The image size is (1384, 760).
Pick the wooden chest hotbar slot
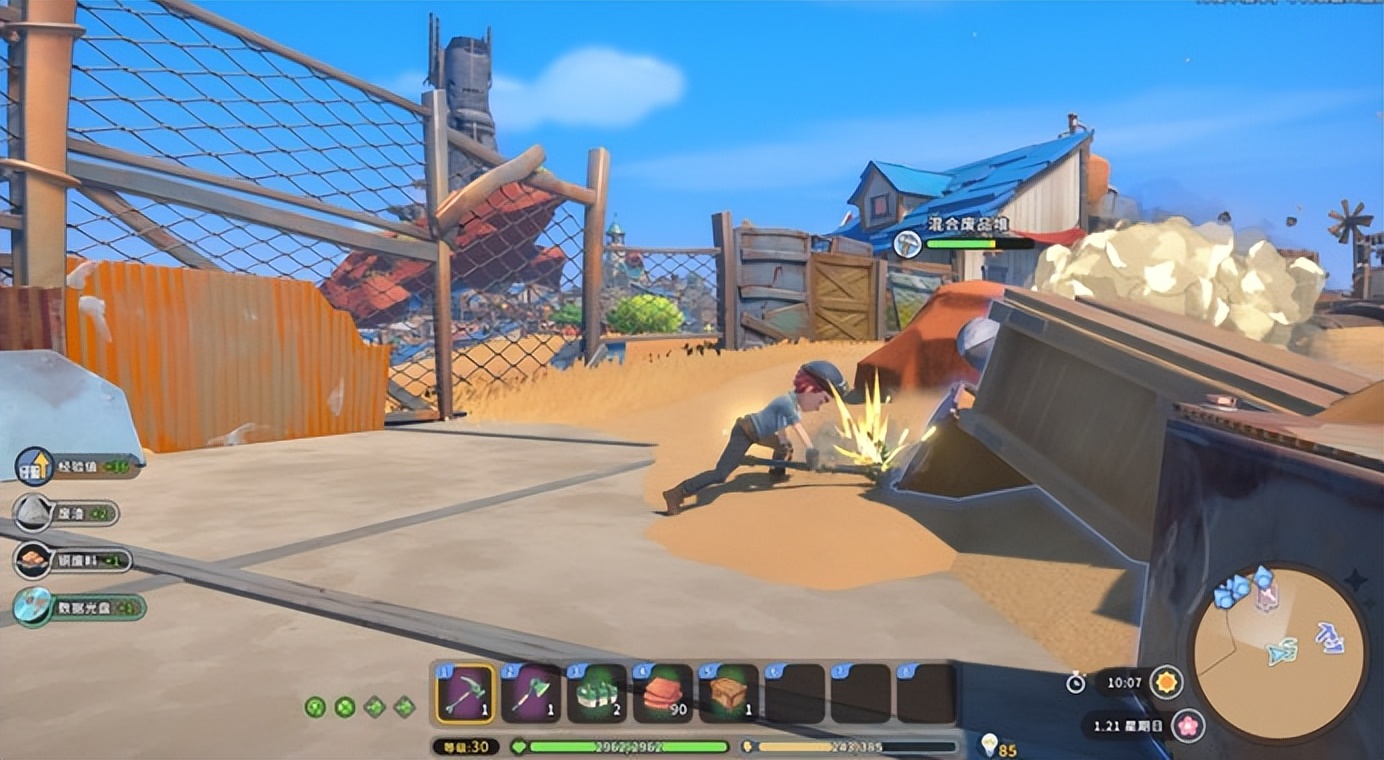(729, 693)
